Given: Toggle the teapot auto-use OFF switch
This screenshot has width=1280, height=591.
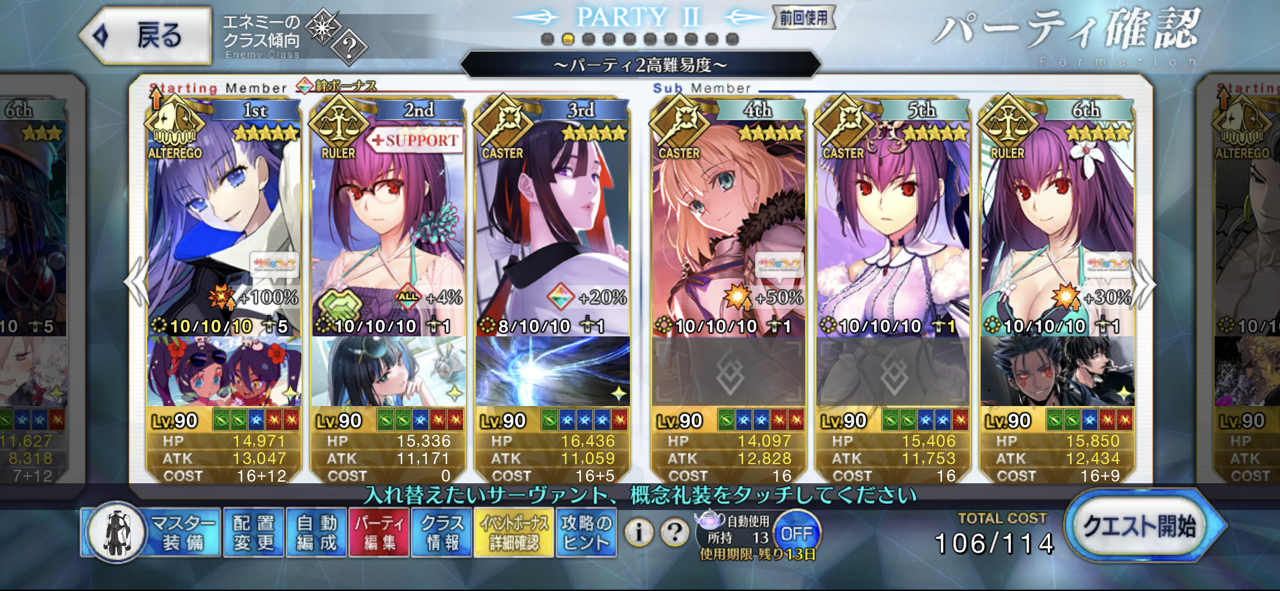Looking at the screenshot, I should click(x=795, y=530).
